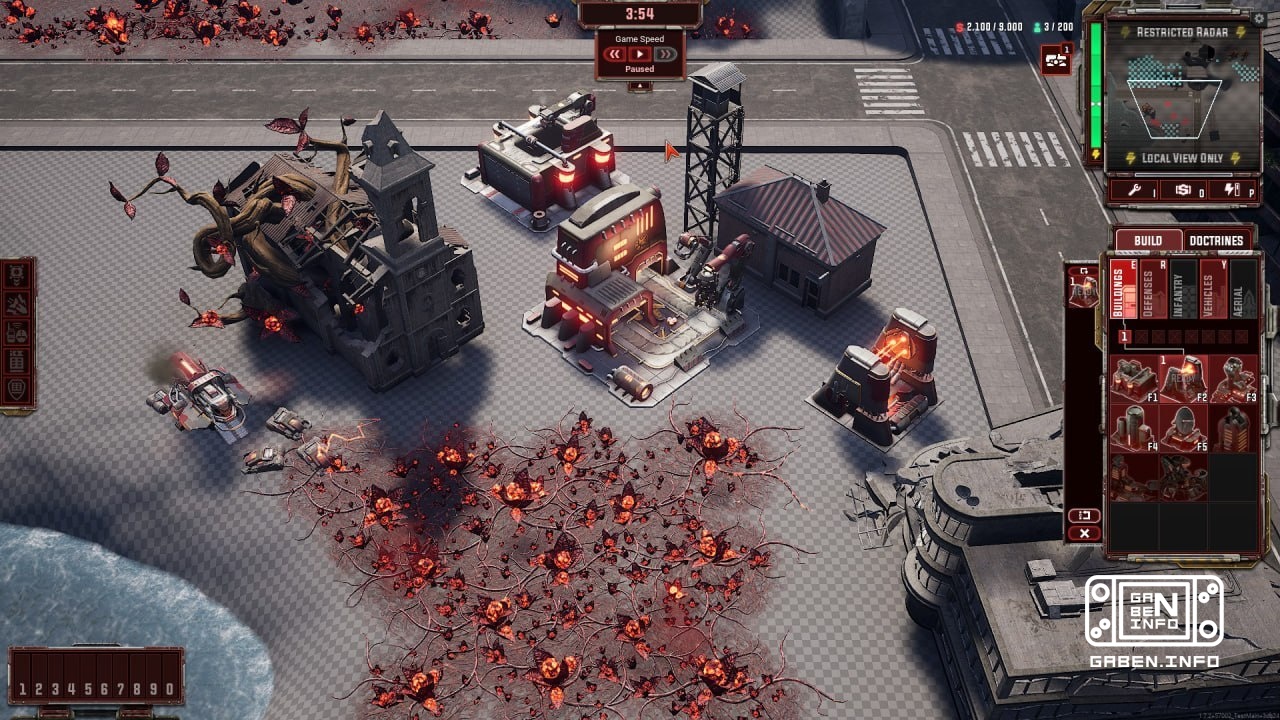
Task: Toggle Local View Only radar mode
Action: [1185, 158]
